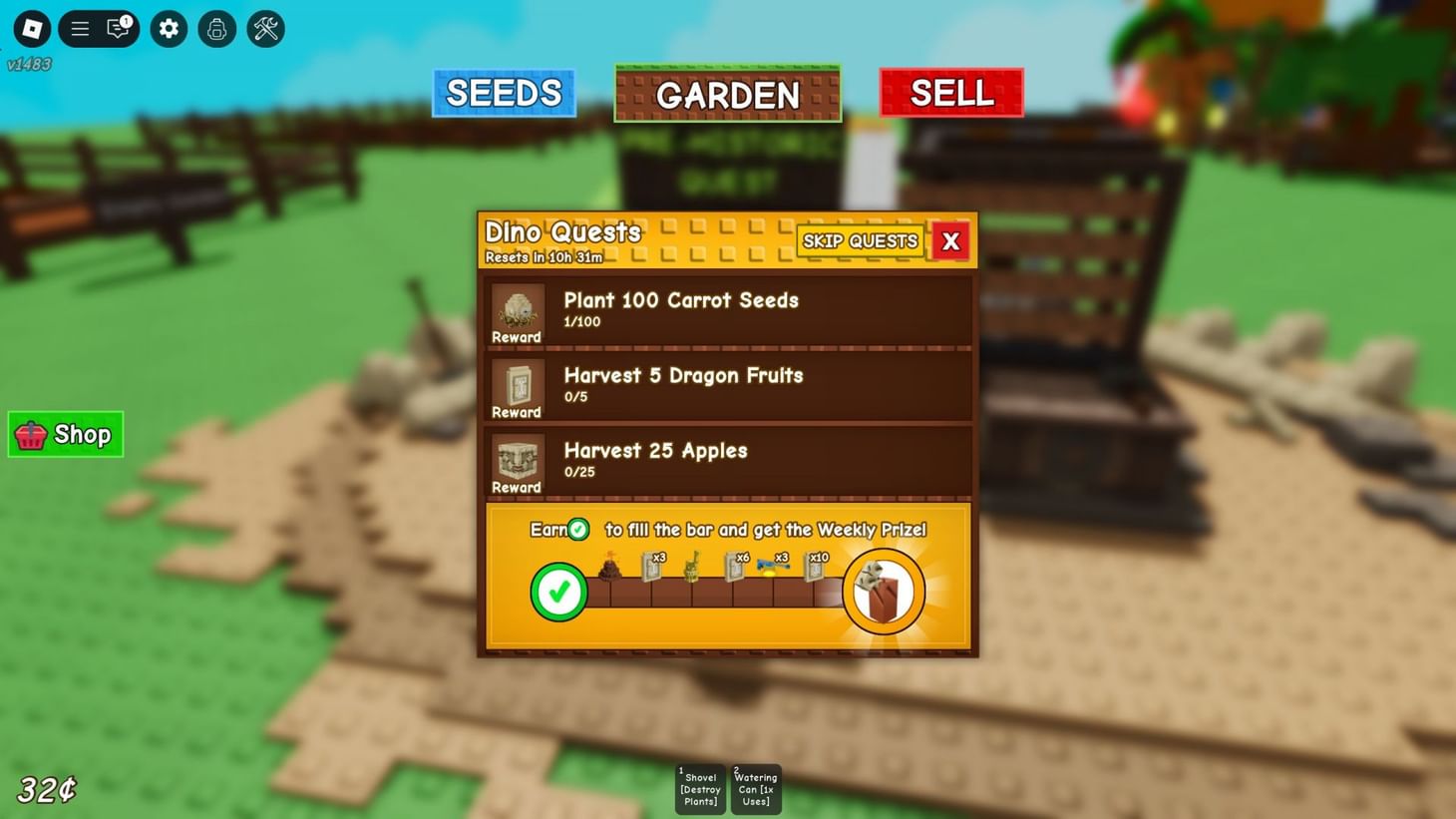This screenshot has width=1456, height=819.
Task: Toggle the Shovel Destroy Plants hotbar slot
Action: pos(700,789)
